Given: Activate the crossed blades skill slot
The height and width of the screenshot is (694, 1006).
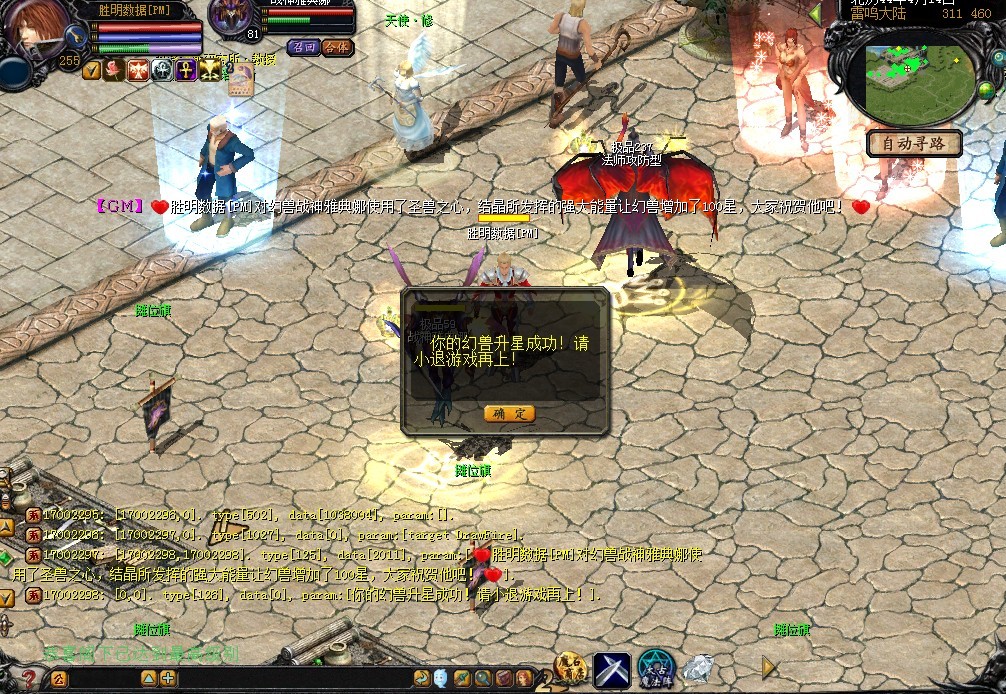Looking at the screenshot, I should (612, 670).
